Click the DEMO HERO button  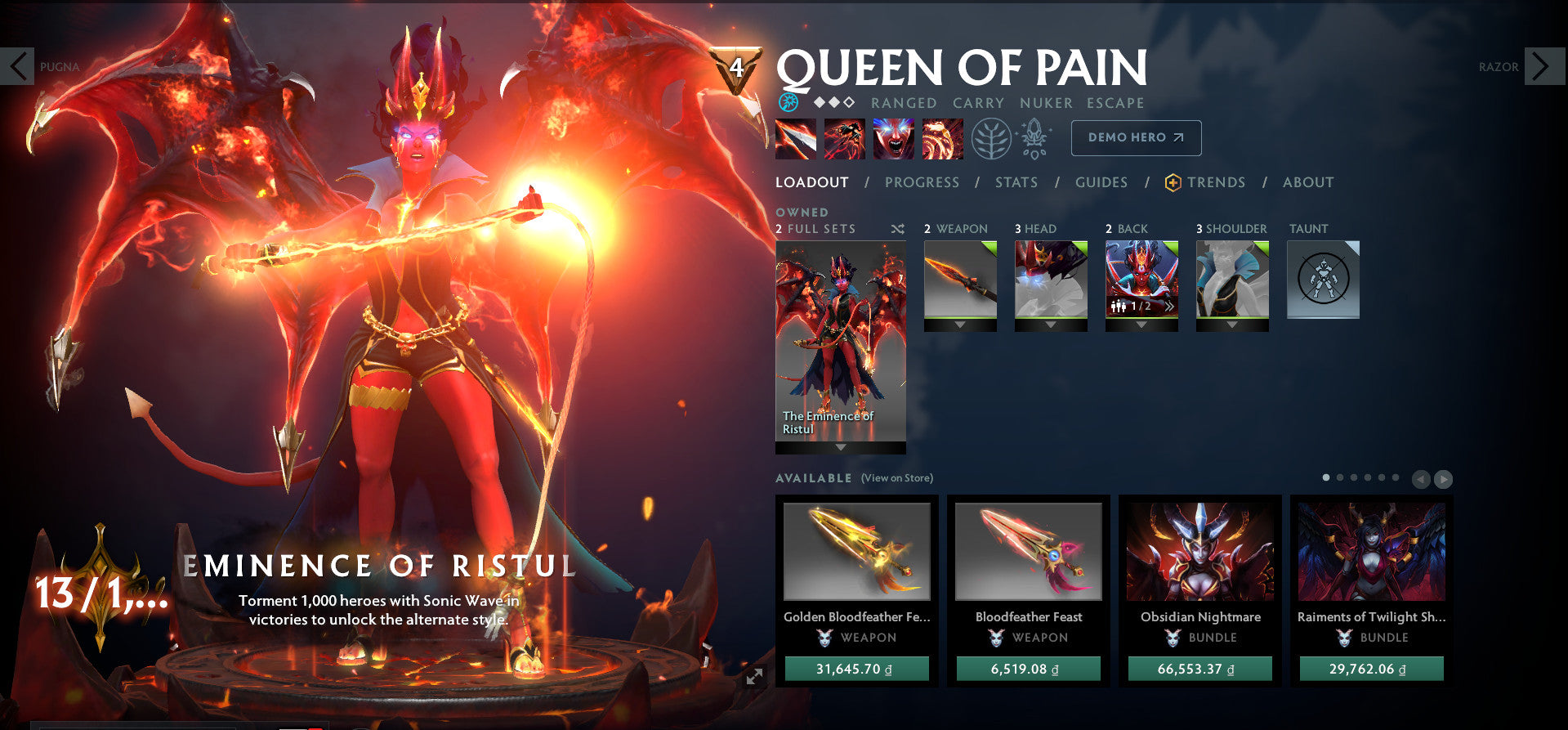[1135, 137]
